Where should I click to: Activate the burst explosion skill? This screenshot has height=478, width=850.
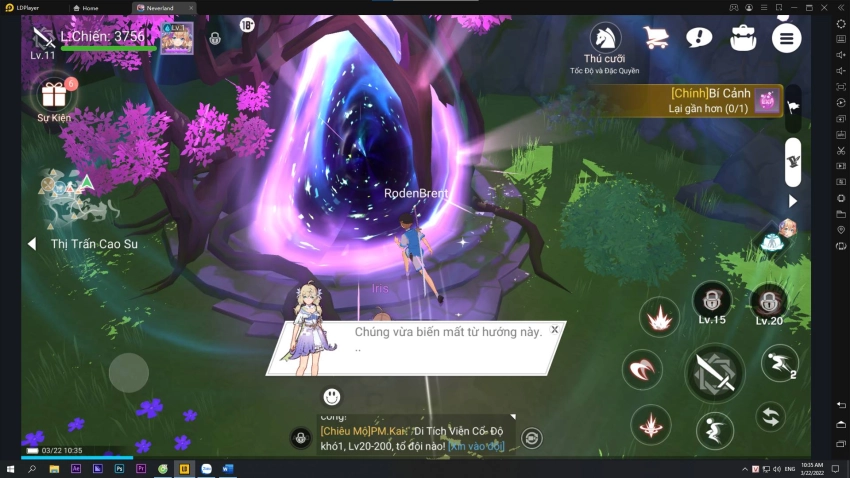[659, 317]
